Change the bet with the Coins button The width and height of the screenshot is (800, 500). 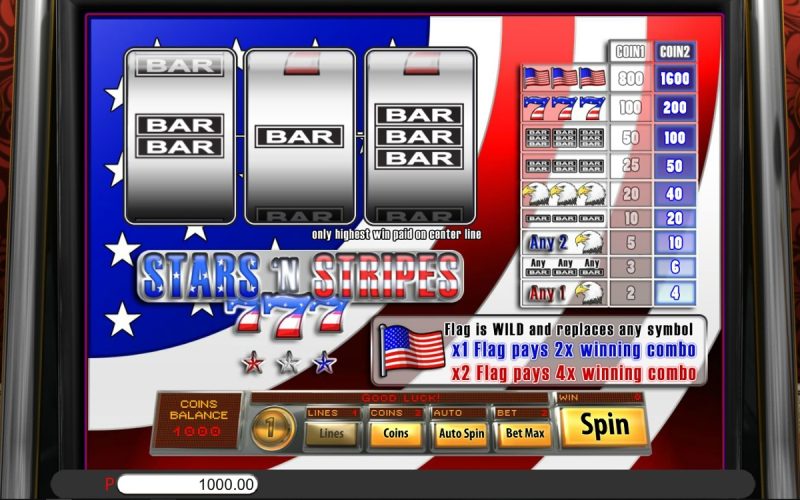[x=395, y=433]
